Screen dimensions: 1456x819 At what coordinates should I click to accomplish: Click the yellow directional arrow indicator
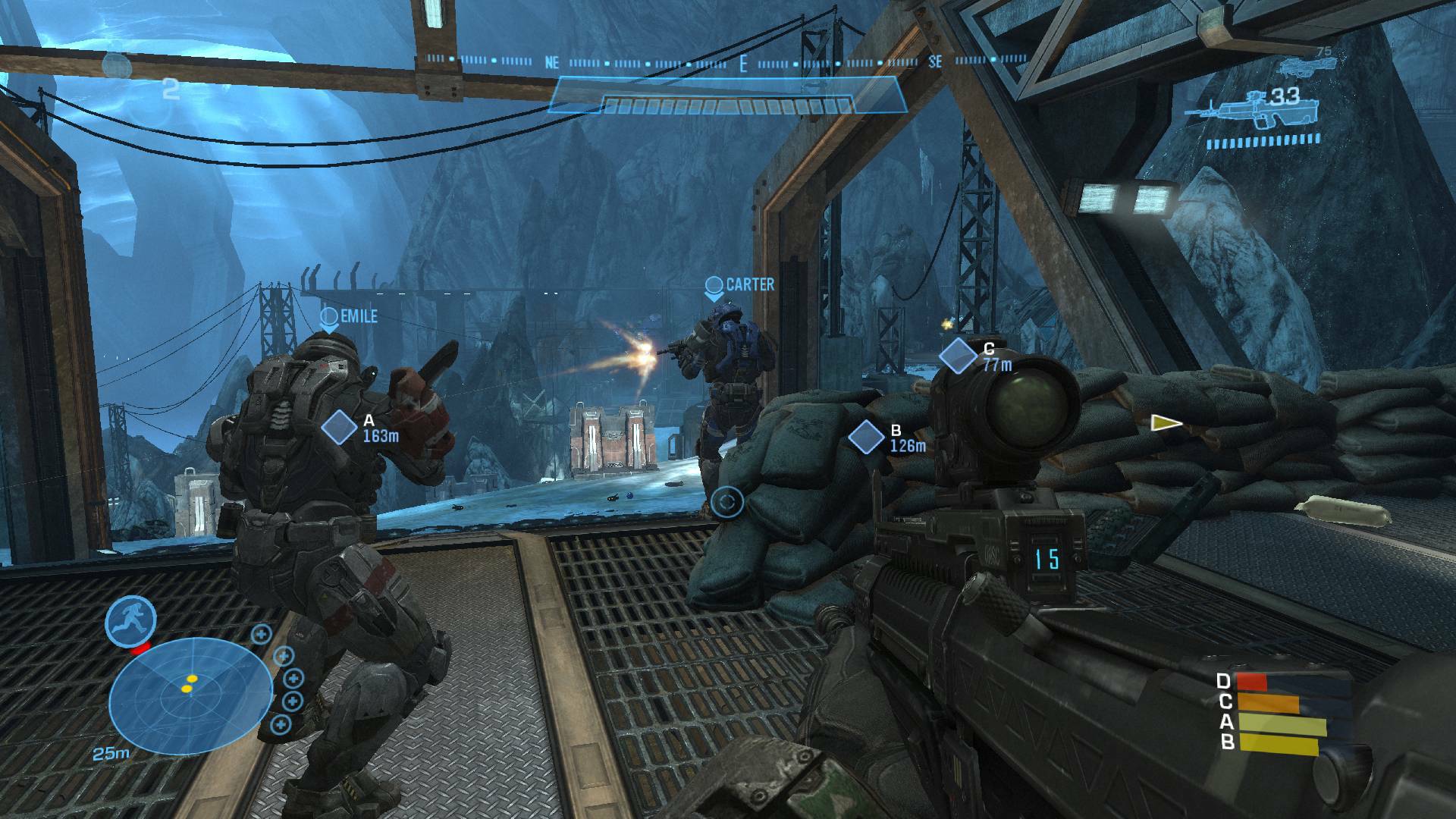1166,424
